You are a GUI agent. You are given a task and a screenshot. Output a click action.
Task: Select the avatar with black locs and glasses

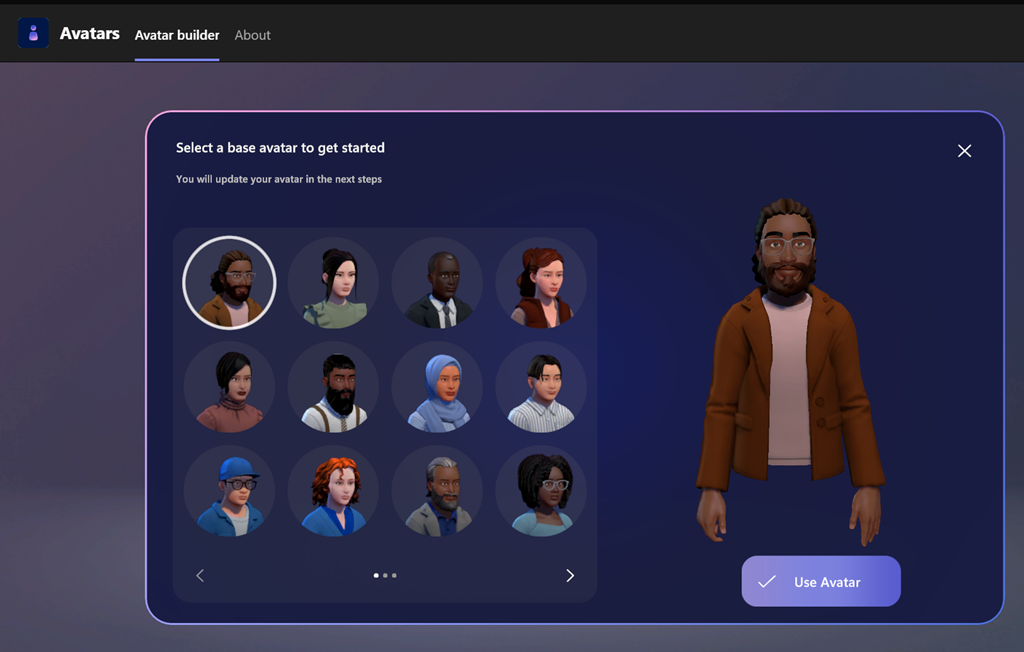541,491
